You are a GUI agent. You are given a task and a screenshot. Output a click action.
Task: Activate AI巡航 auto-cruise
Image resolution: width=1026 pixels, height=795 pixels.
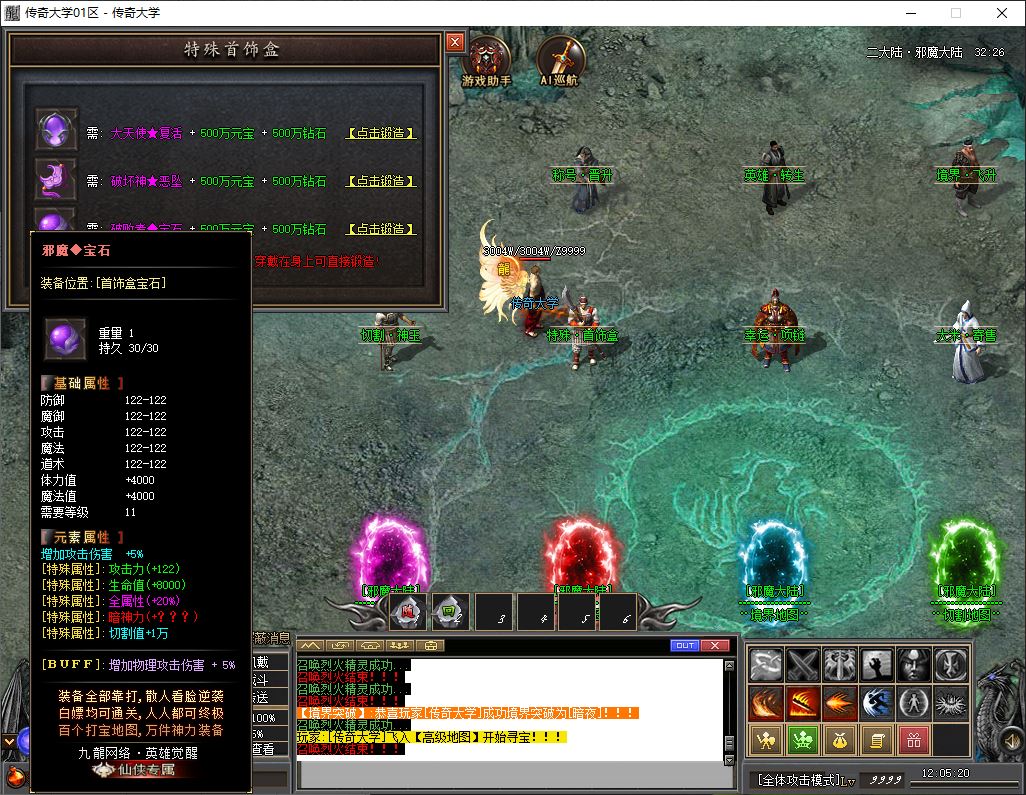[559, 60]
